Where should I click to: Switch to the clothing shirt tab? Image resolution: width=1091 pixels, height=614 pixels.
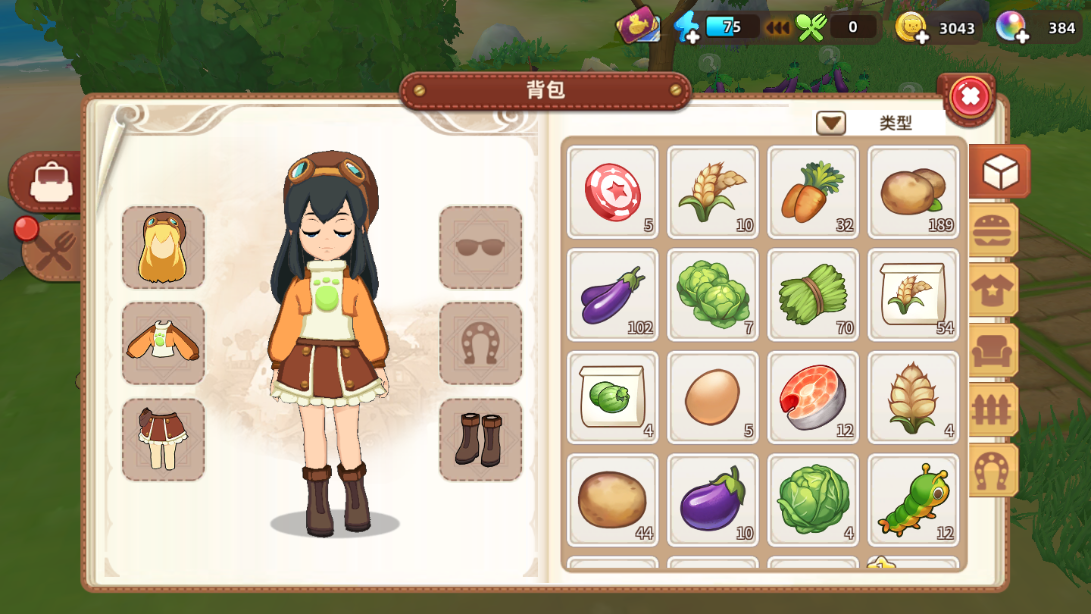(993, 291)
